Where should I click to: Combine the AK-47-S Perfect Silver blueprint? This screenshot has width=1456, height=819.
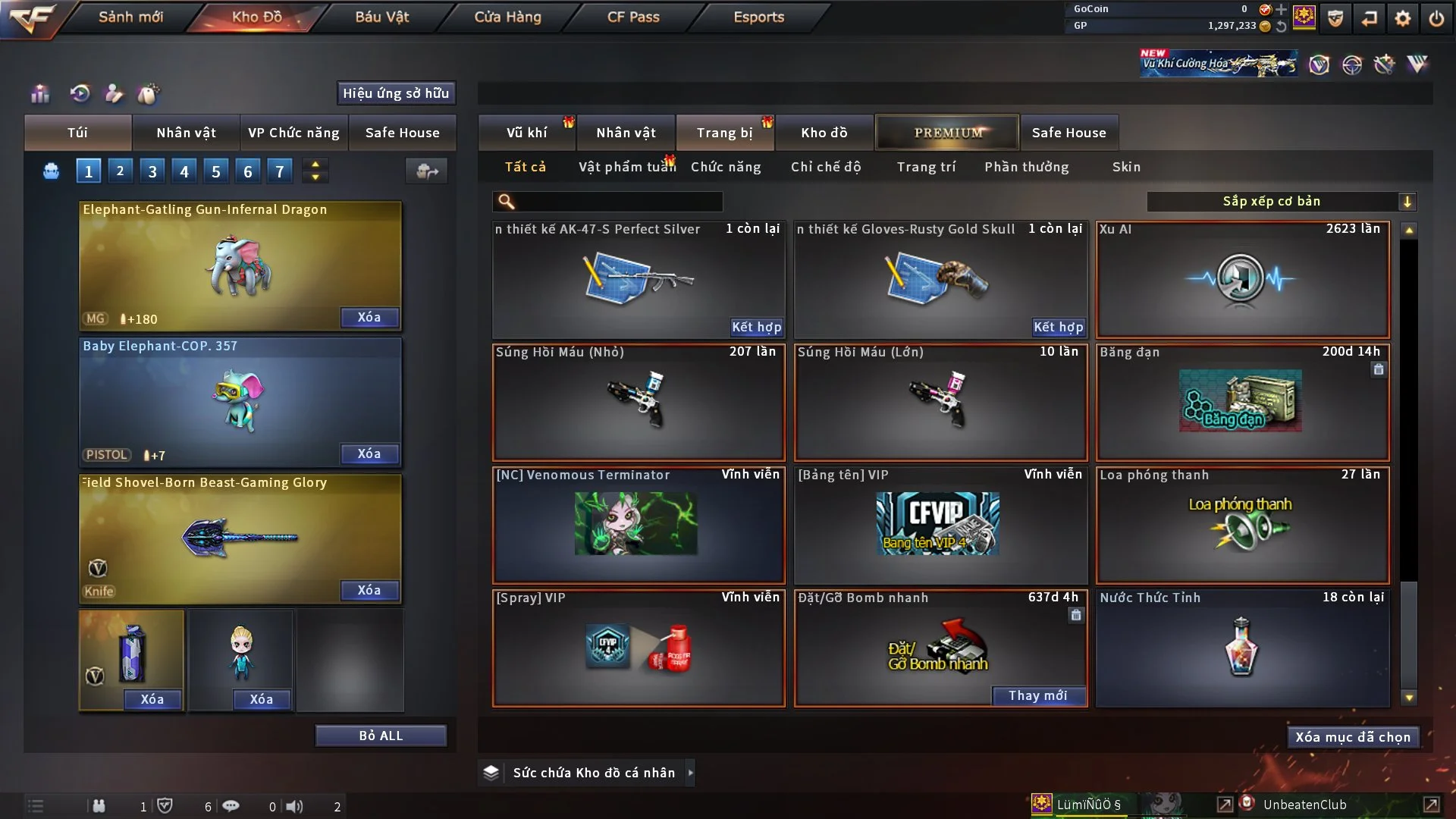pos(756,327)
